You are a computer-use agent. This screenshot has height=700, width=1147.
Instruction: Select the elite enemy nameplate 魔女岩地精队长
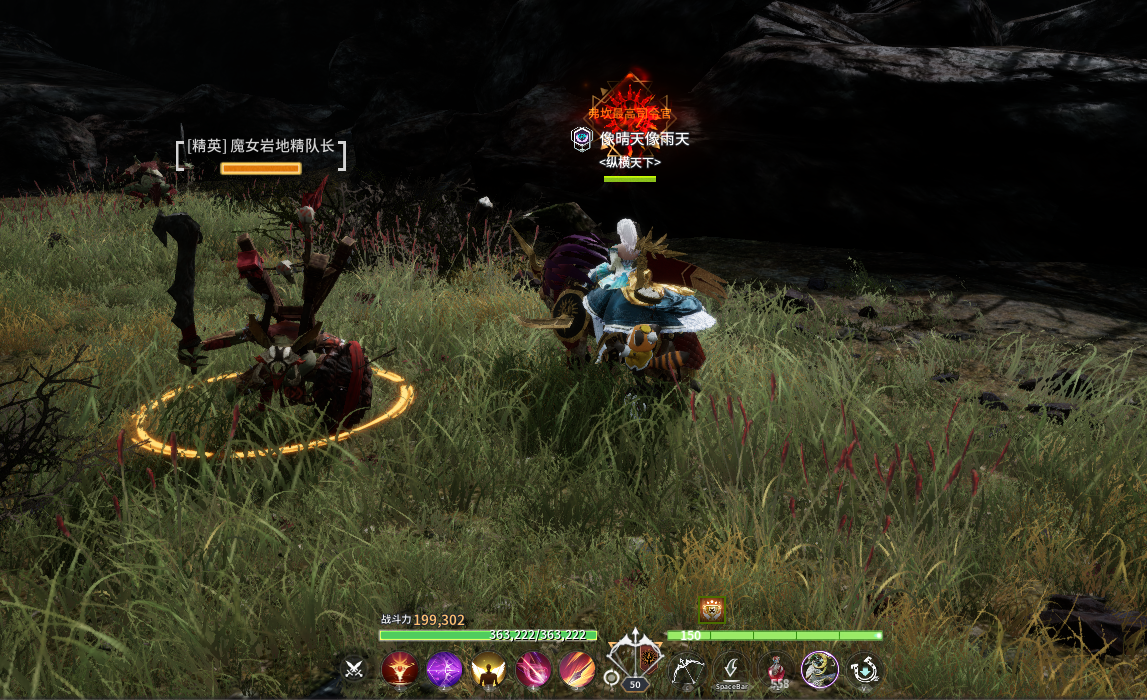(x=261, y=146)
